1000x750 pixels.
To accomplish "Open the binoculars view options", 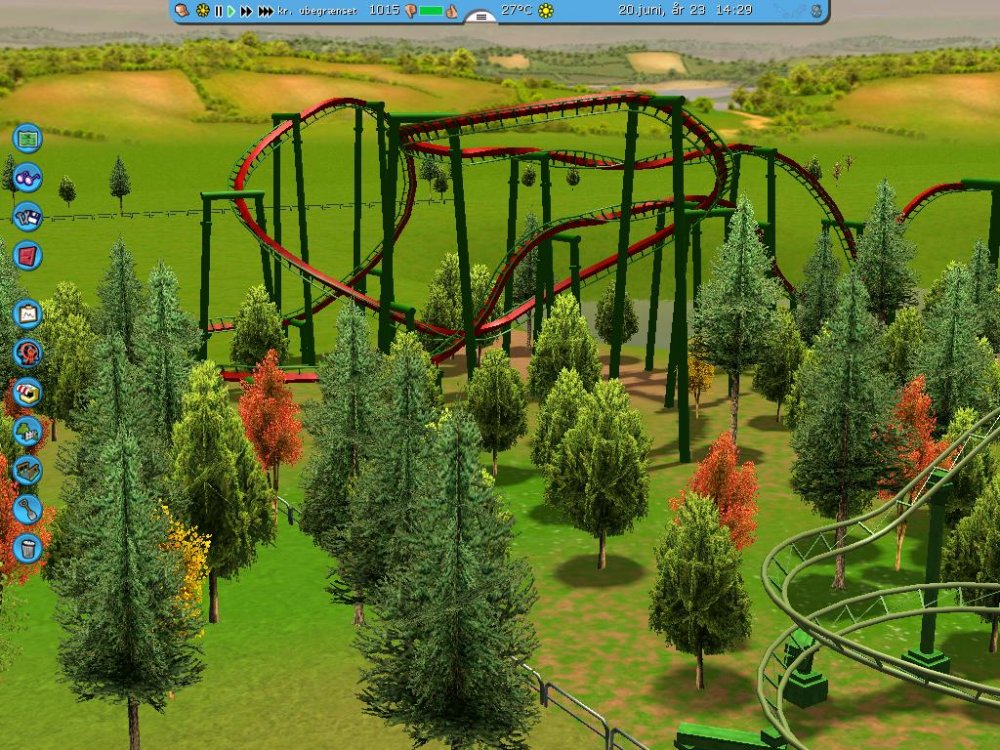I will (27, 177).
